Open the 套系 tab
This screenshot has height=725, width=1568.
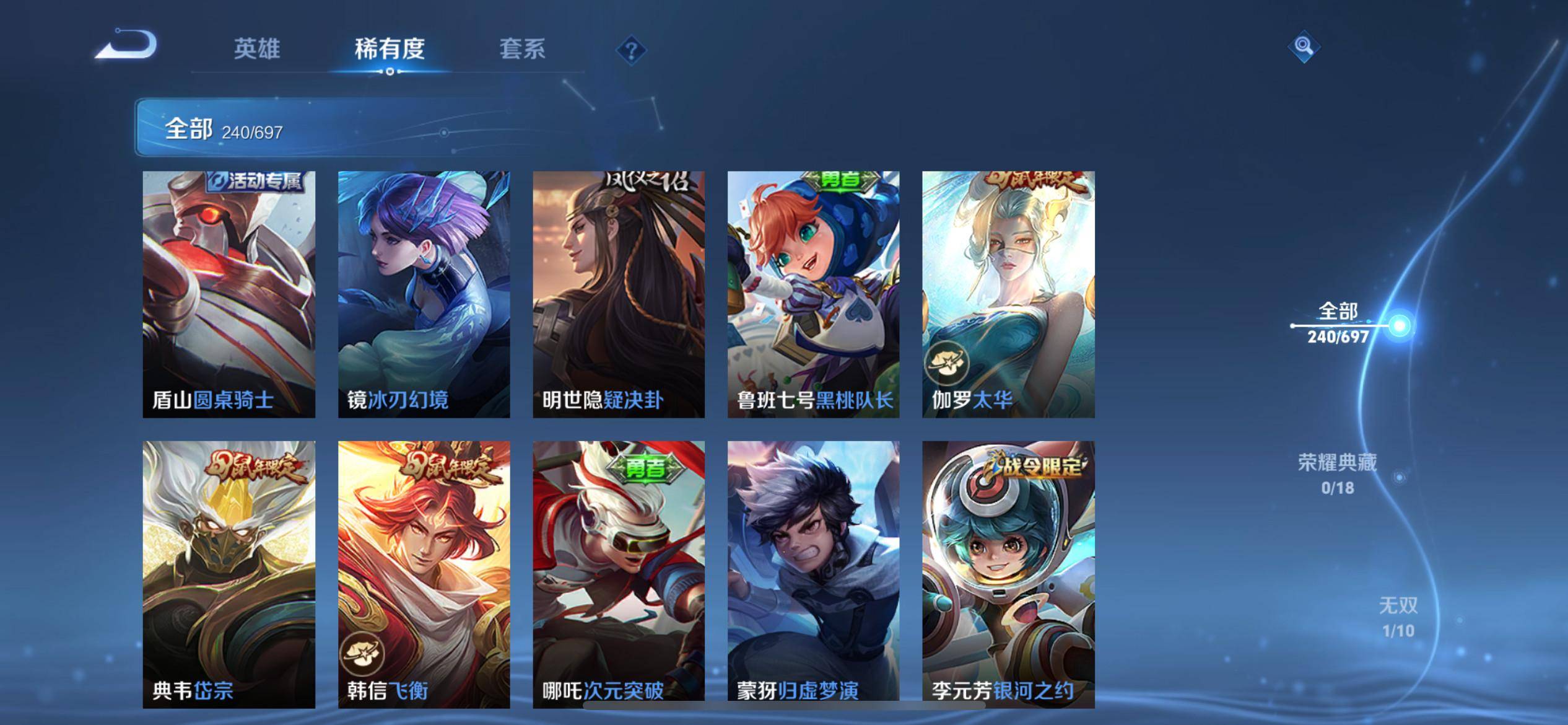[522, 49]
